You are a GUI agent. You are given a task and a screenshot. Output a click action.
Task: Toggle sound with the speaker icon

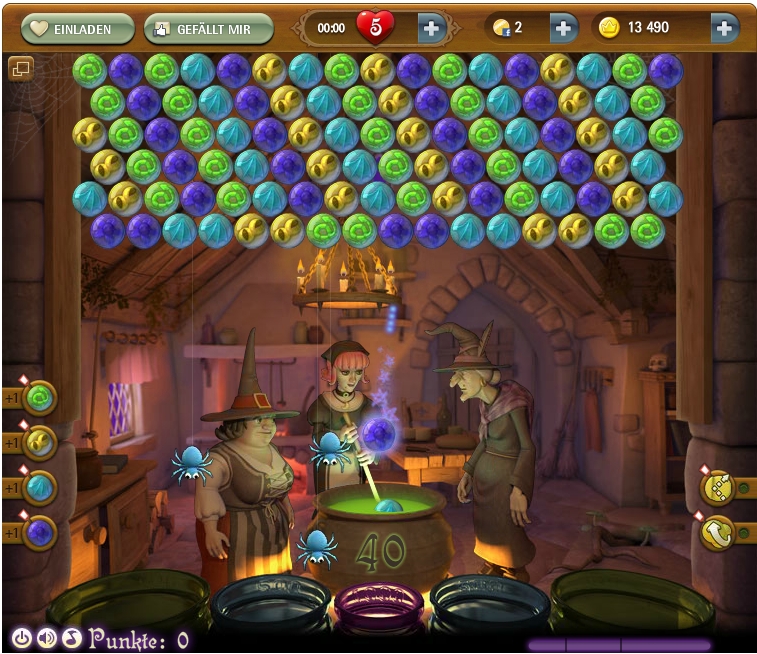click(x=46, y=638)
